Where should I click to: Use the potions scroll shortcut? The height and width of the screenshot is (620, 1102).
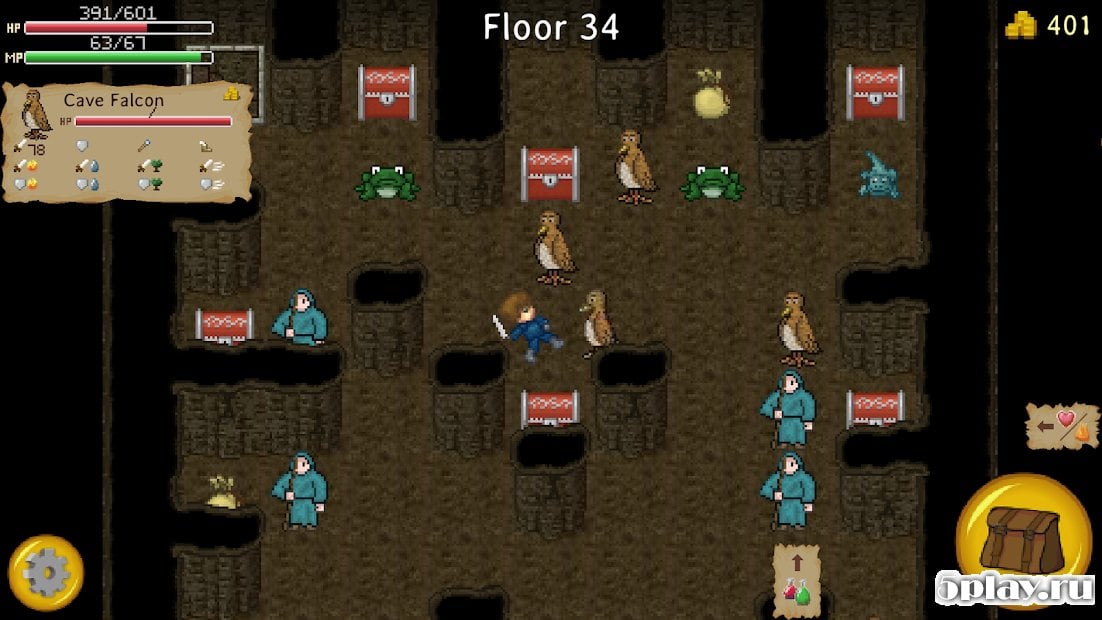[x=797, y=577]
